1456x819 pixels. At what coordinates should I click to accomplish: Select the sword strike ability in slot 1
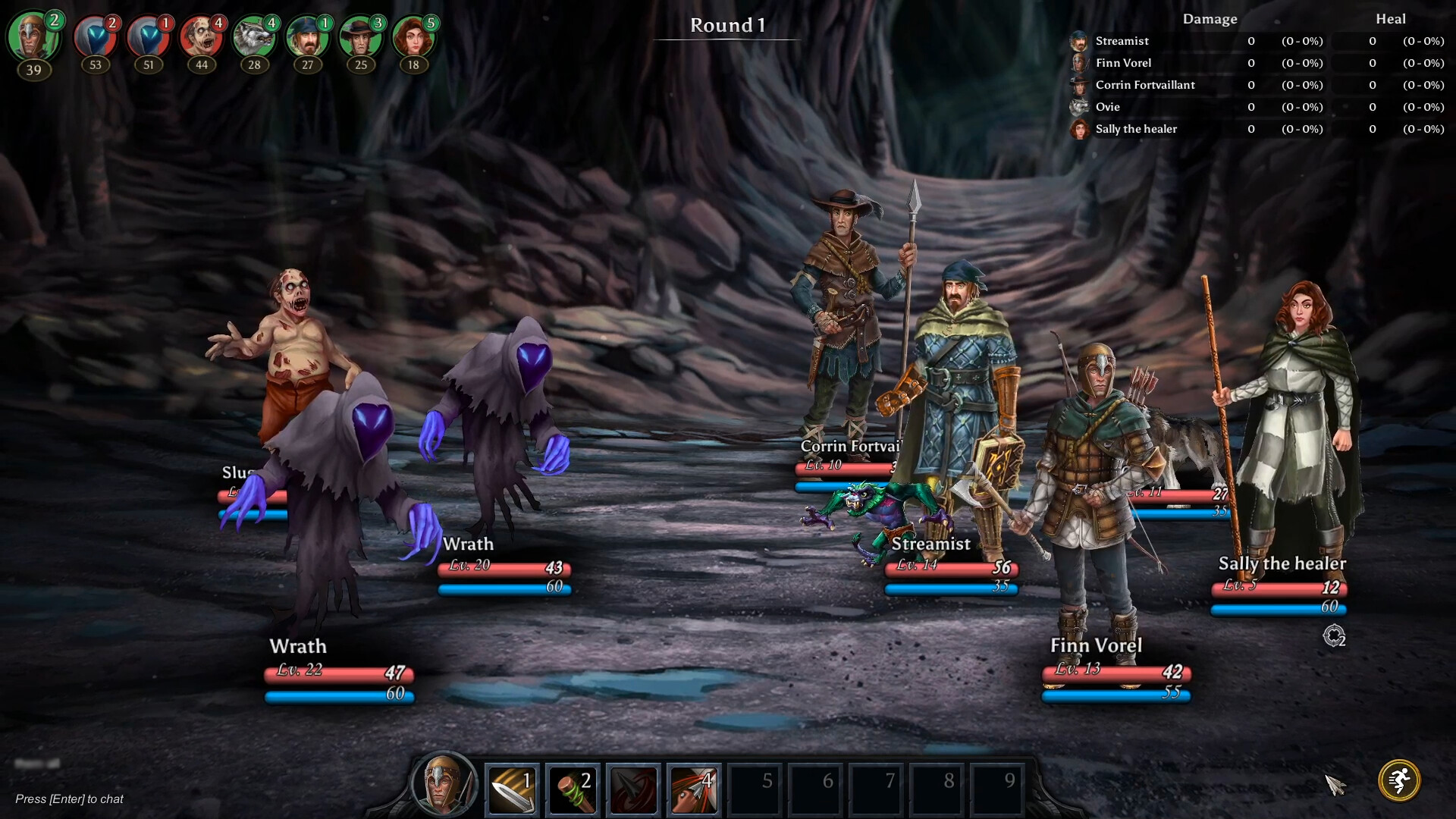coord(511,789)
